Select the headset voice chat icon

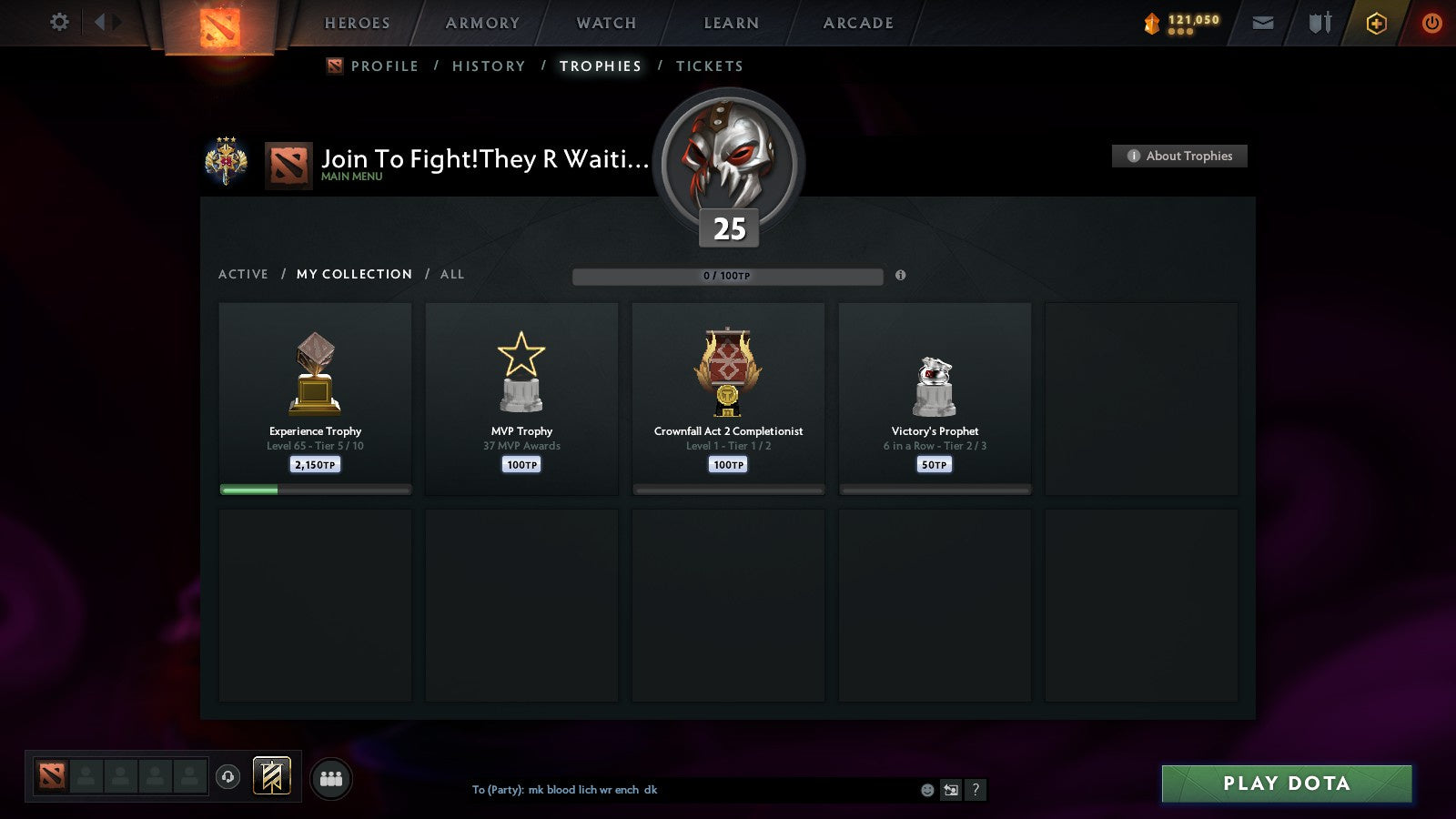227,774
